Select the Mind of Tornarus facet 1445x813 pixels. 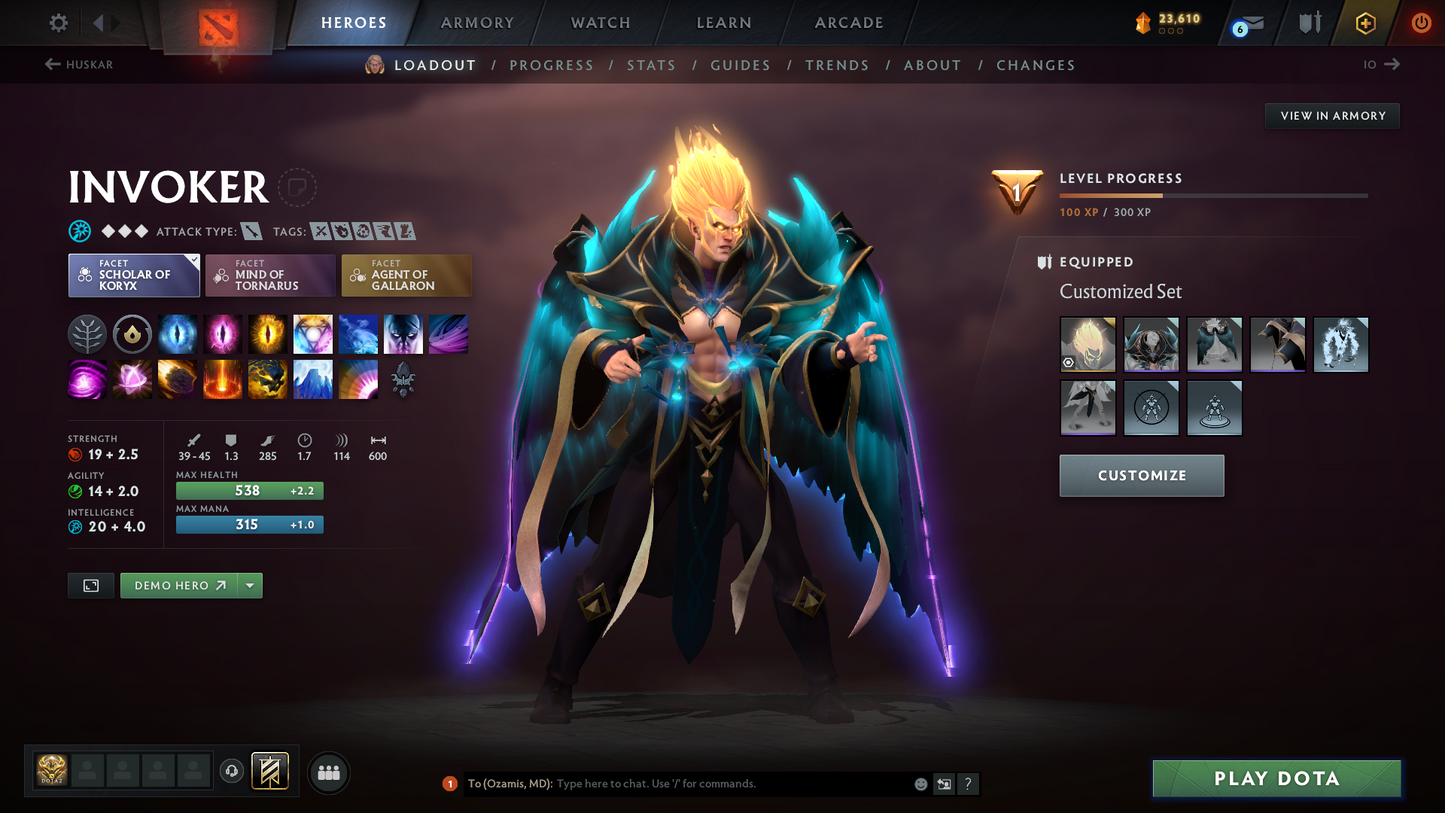point(270,275)
